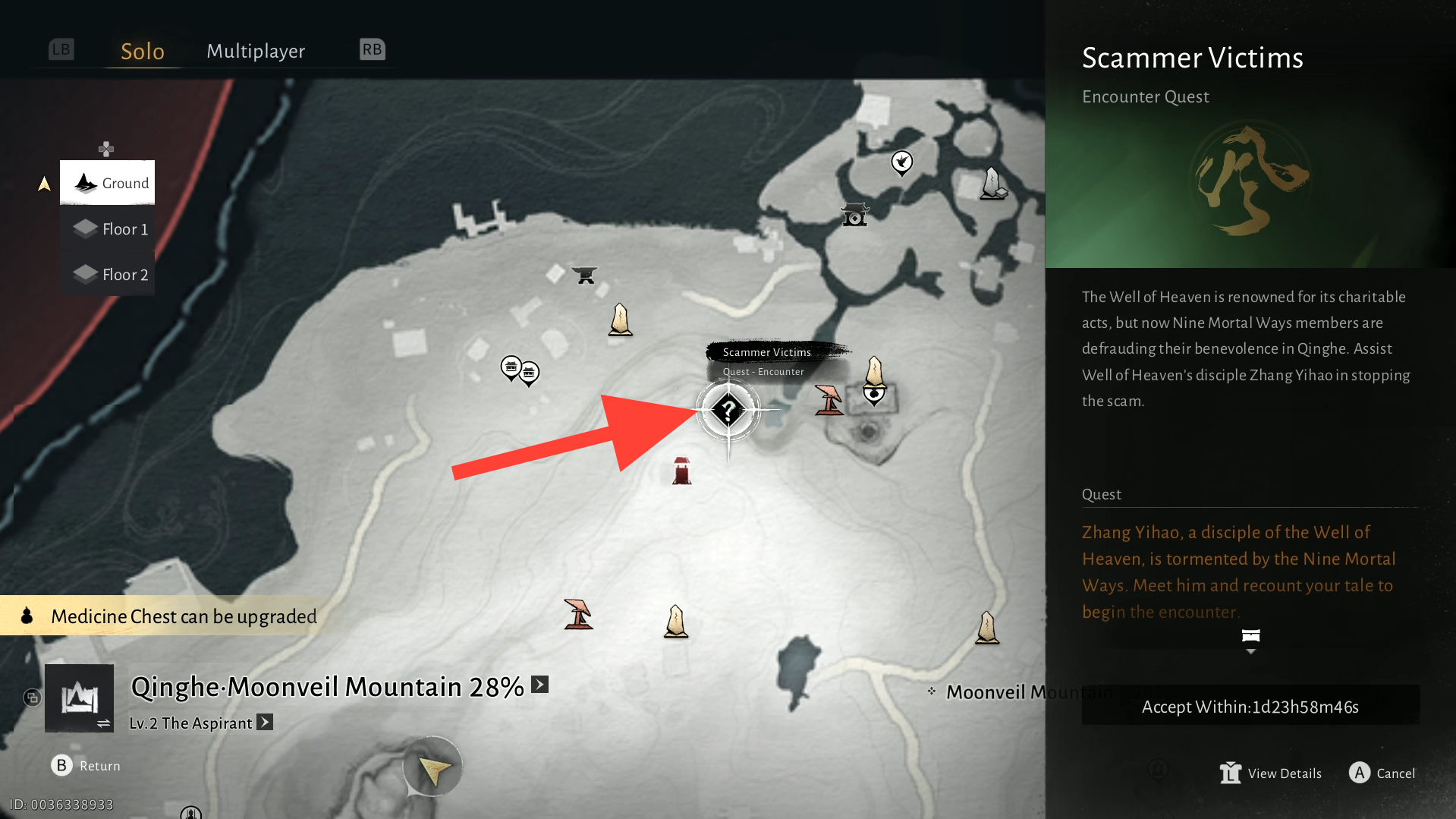Cancel the Scammer Victims quest panel
Viewport: 1456px width, 819px height.
pos(1382,773)
